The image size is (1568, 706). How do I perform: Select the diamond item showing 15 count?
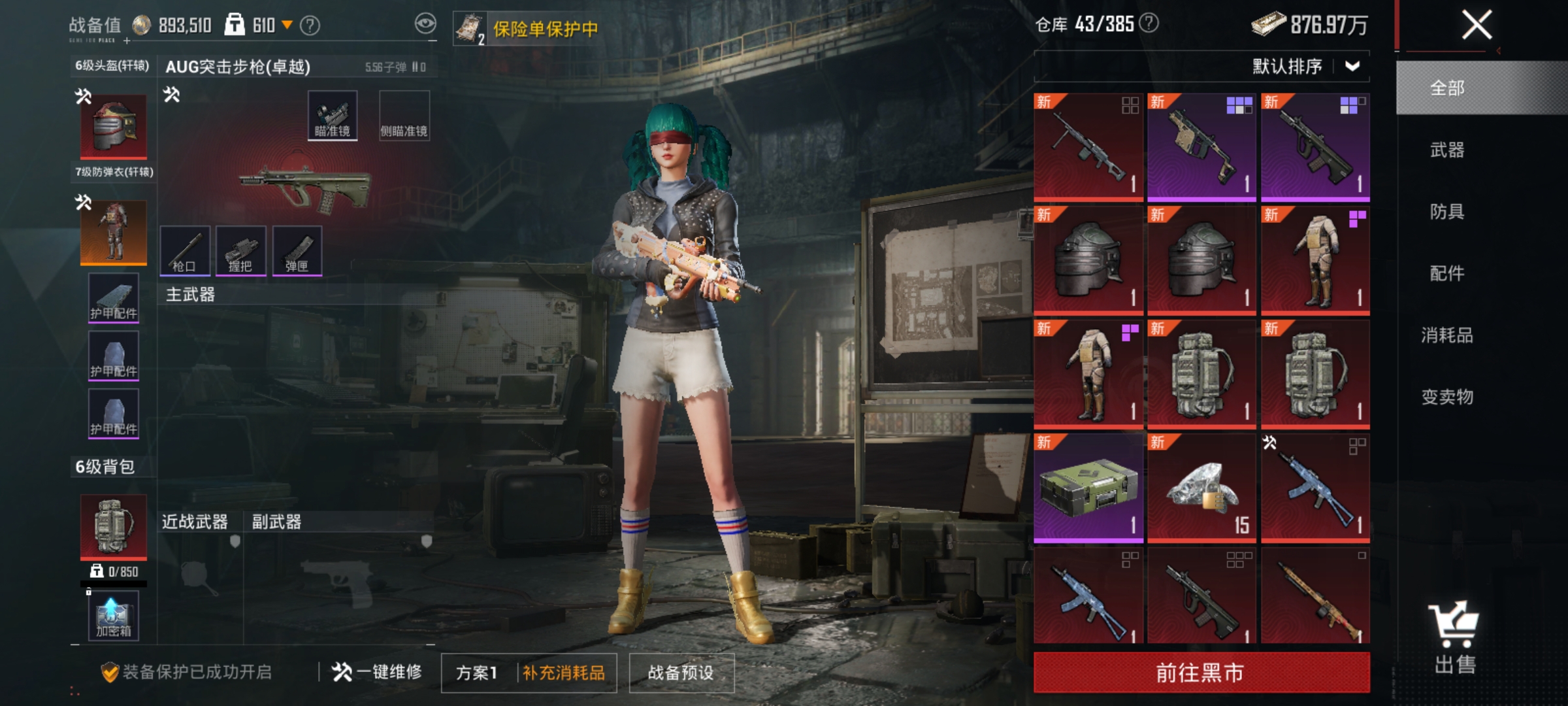(x=1201, y=487)
